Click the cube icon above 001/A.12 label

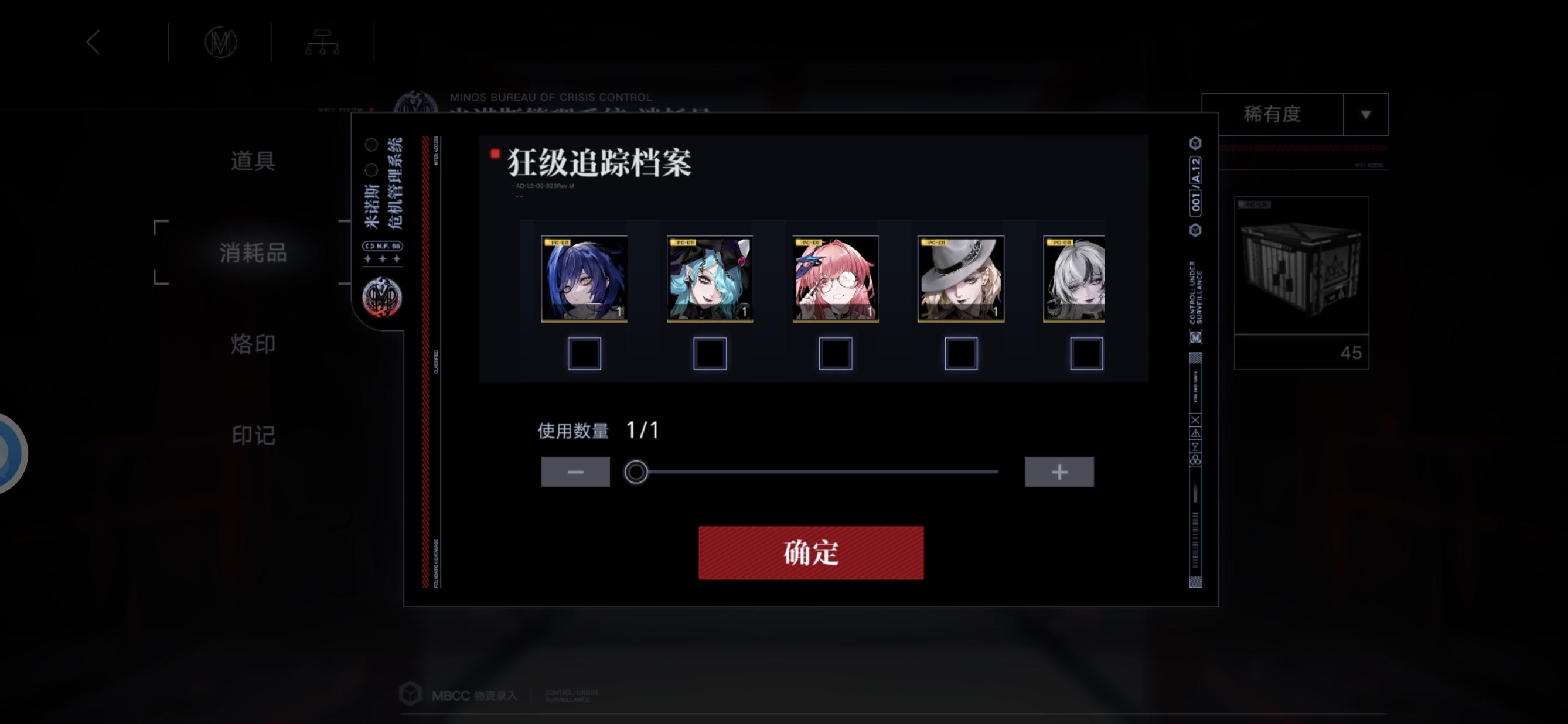click(x=1195, y=144)
